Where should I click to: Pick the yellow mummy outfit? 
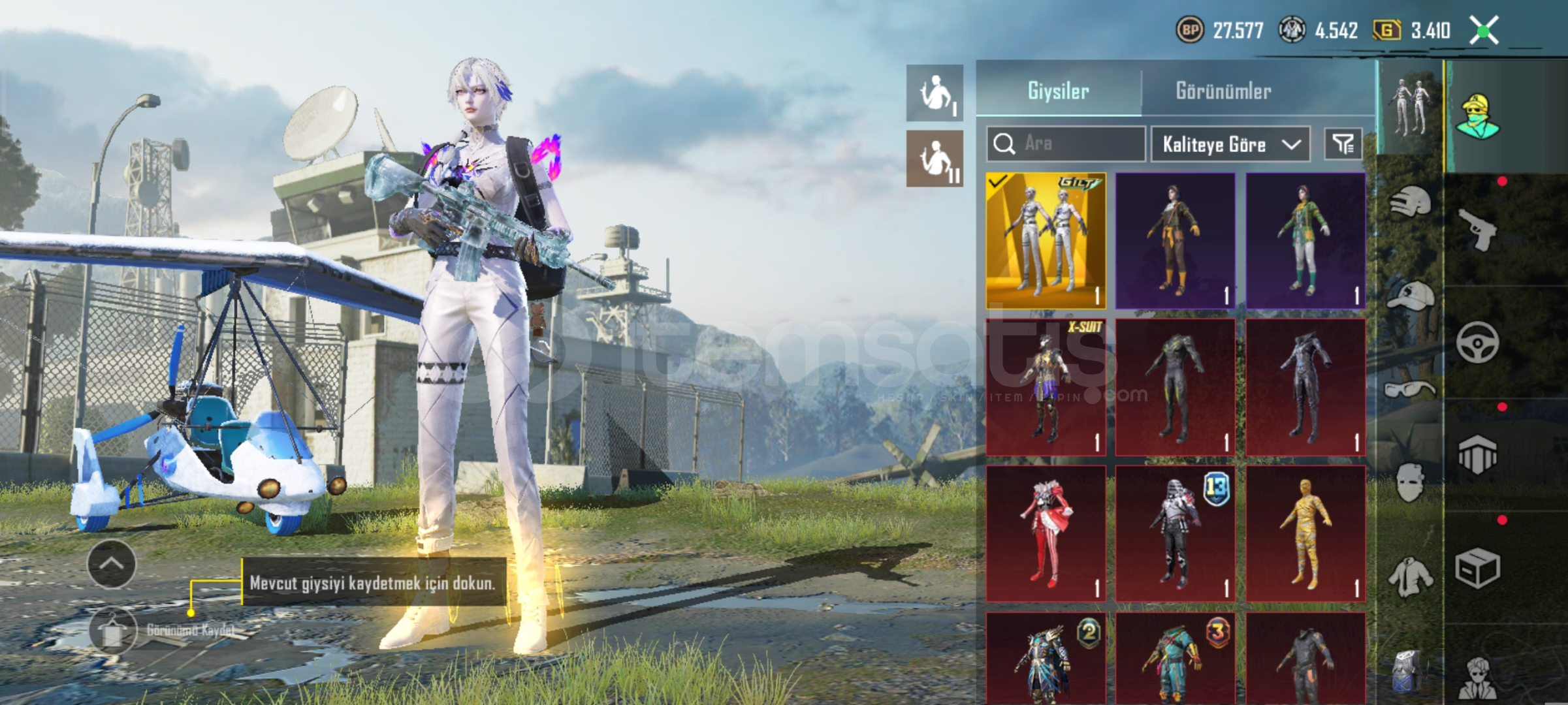pos(1305,533)
